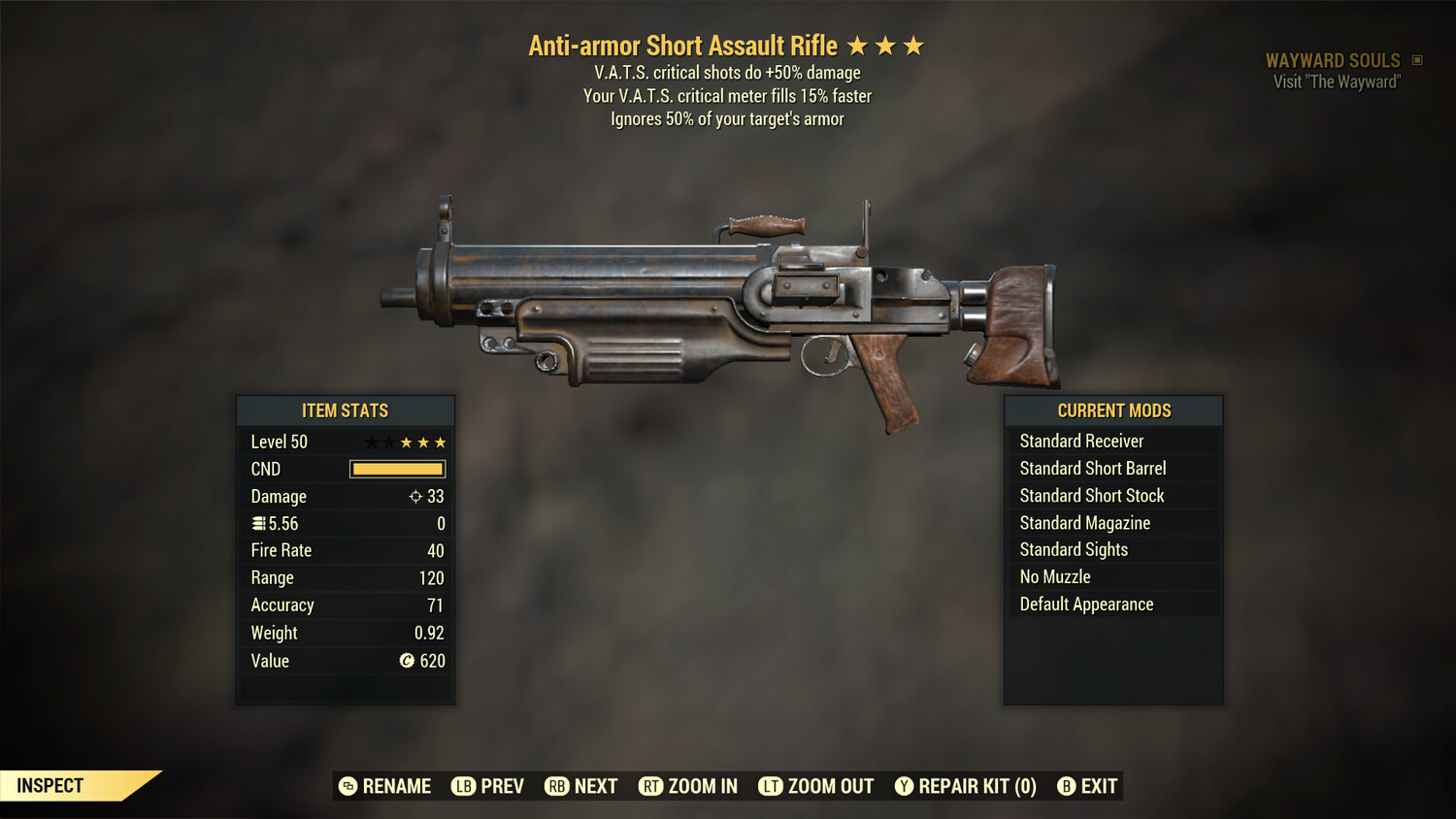Expand the ITEM STATS panel header
The image size is (1456, 819).
(x=346, y=410)
